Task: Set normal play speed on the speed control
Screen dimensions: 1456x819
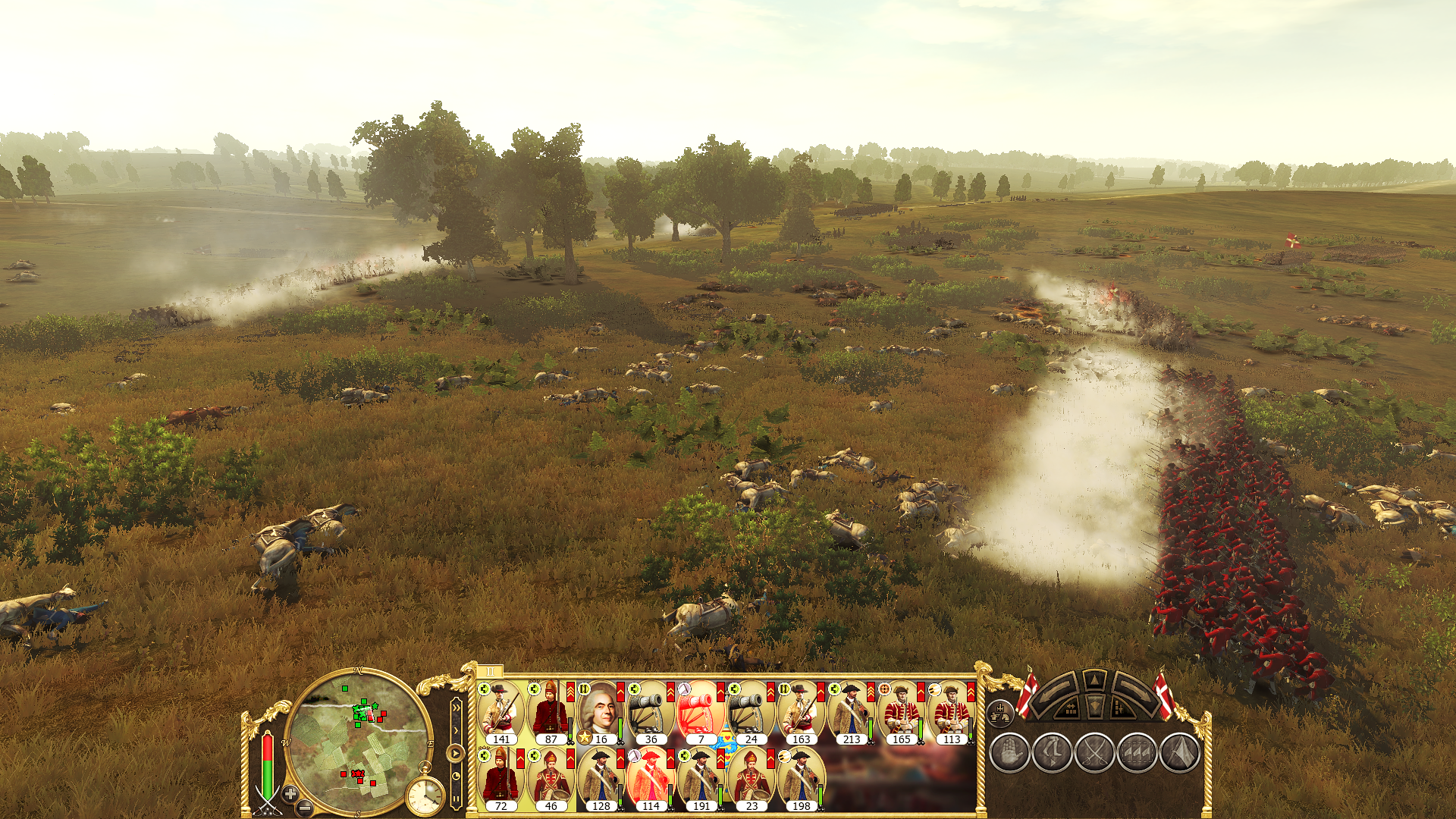Action: click(x=455, y=752)
